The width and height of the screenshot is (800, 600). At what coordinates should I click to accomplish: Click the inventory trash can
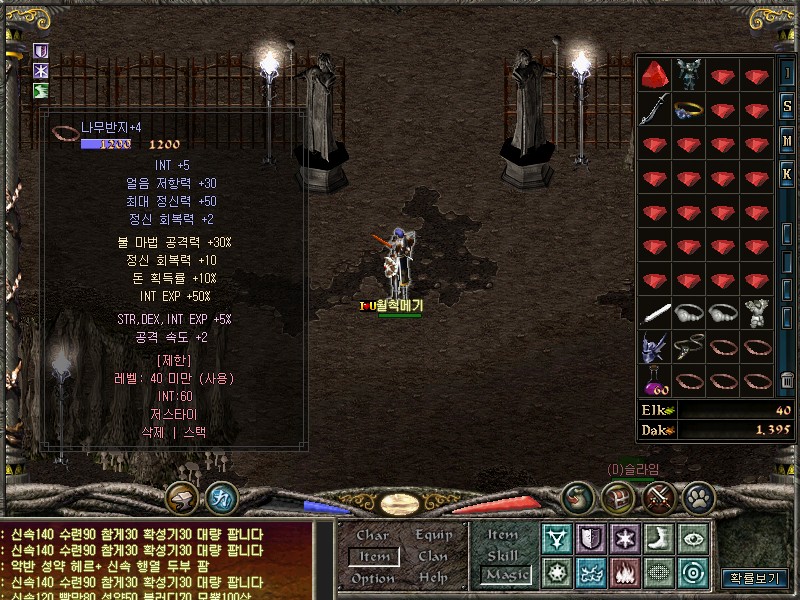click(x=787, y=380)
